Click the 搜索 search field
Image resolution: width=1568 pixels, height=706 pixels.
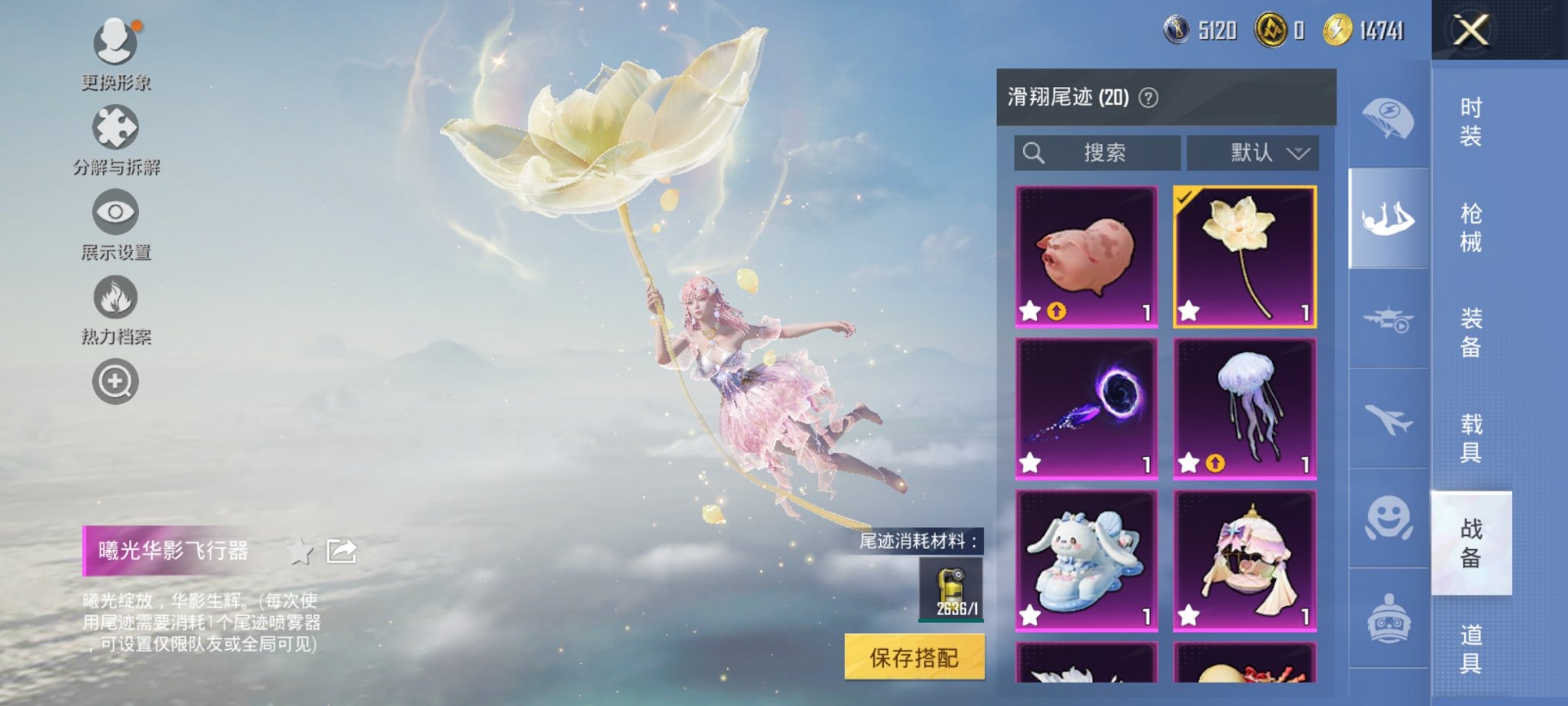click(1099, 152)
